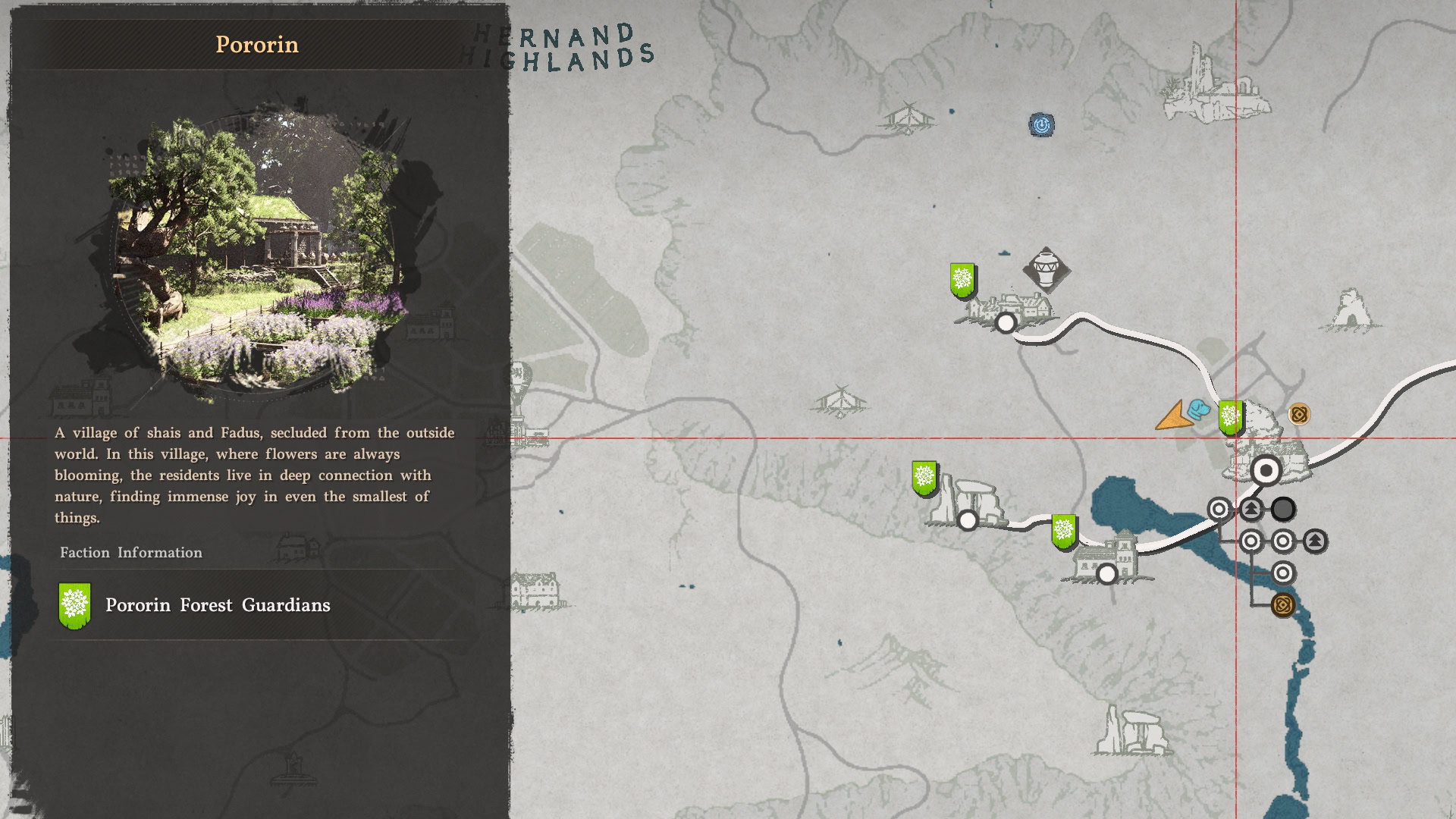Viewport: 1456px width, 819px height.
Task: Select the dark gold knot node by the river
Action: (1282, 605)
